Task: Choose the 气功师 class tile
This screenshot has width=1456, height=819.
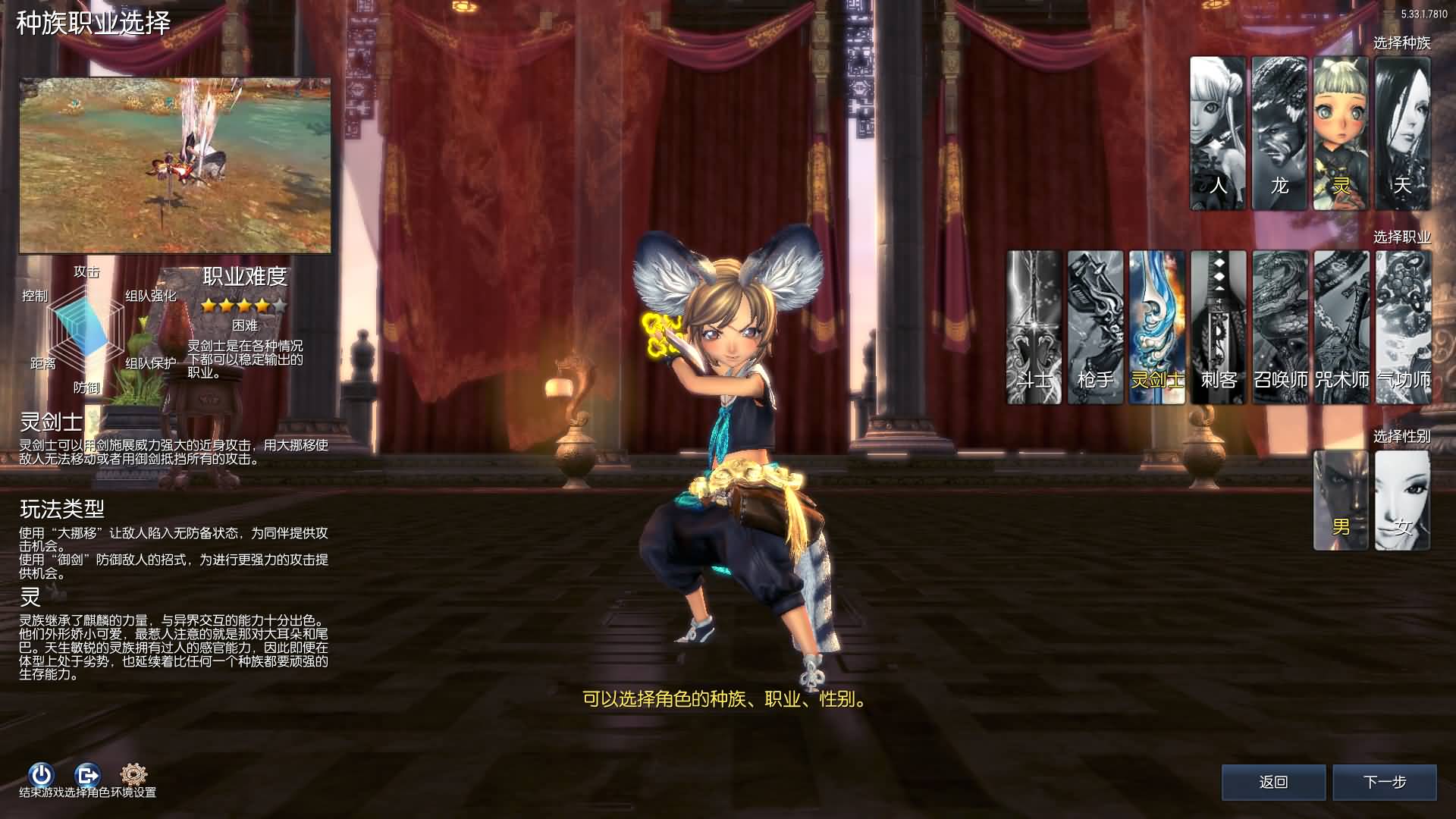Action: coord(1403,327)
